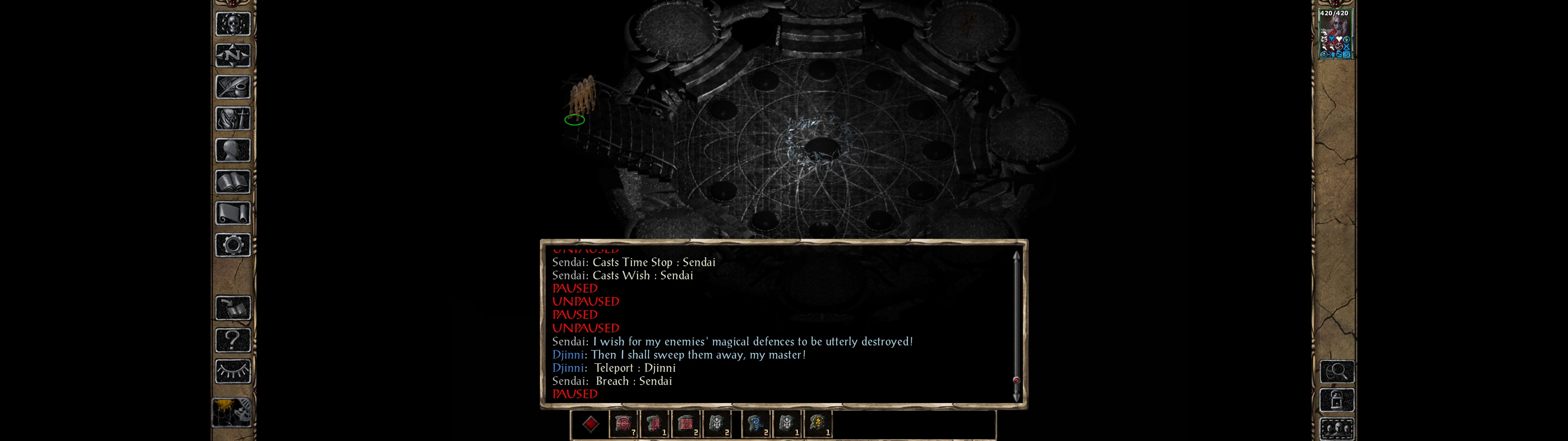This screenshot has height=441, width=1568.
Task: Open the gear options menu
Action: pyautogui.click(x=232, y=245)
